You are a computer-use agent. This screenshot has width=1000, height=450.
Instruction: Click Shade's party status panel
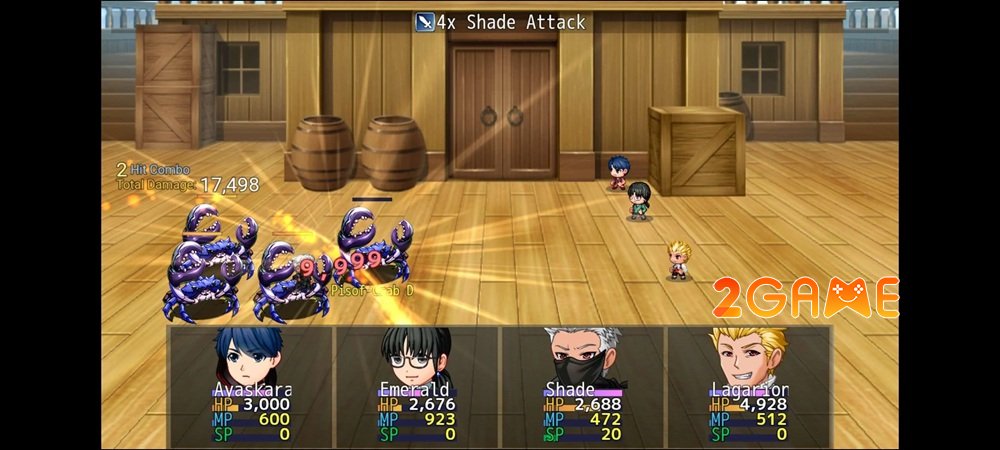582,385
